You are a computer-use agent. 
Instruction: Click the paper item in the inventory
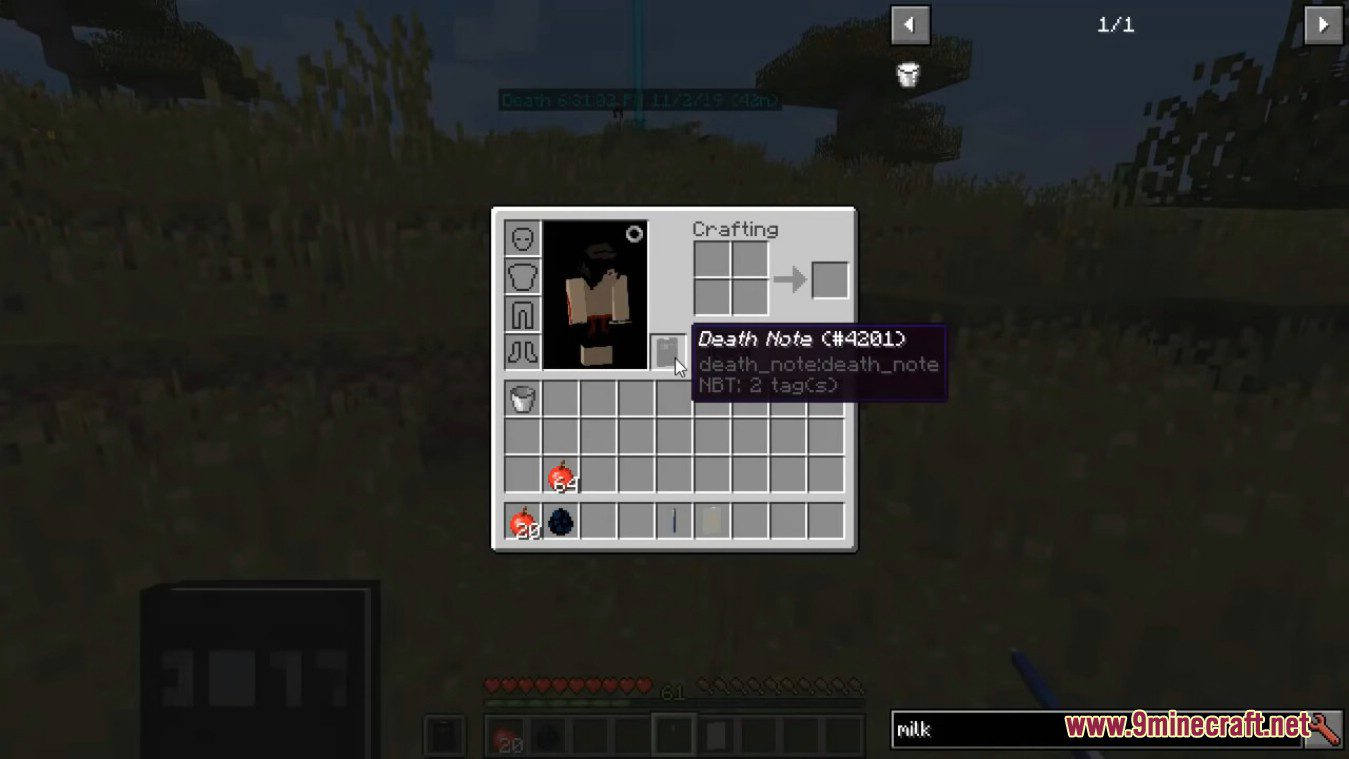(x=711, y=521)
